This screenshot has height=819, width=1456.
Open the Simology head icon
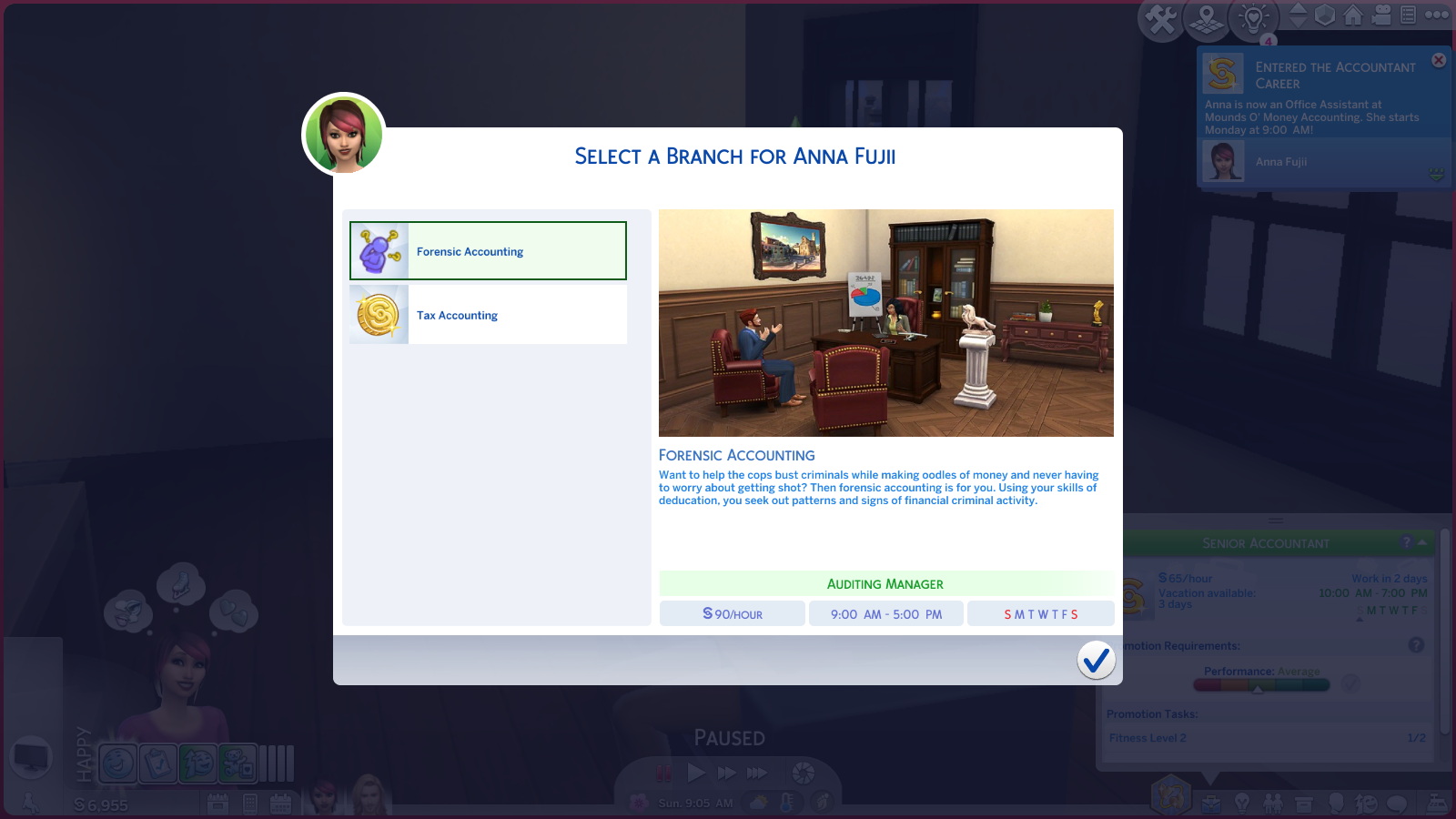[x=1337, y=803]
